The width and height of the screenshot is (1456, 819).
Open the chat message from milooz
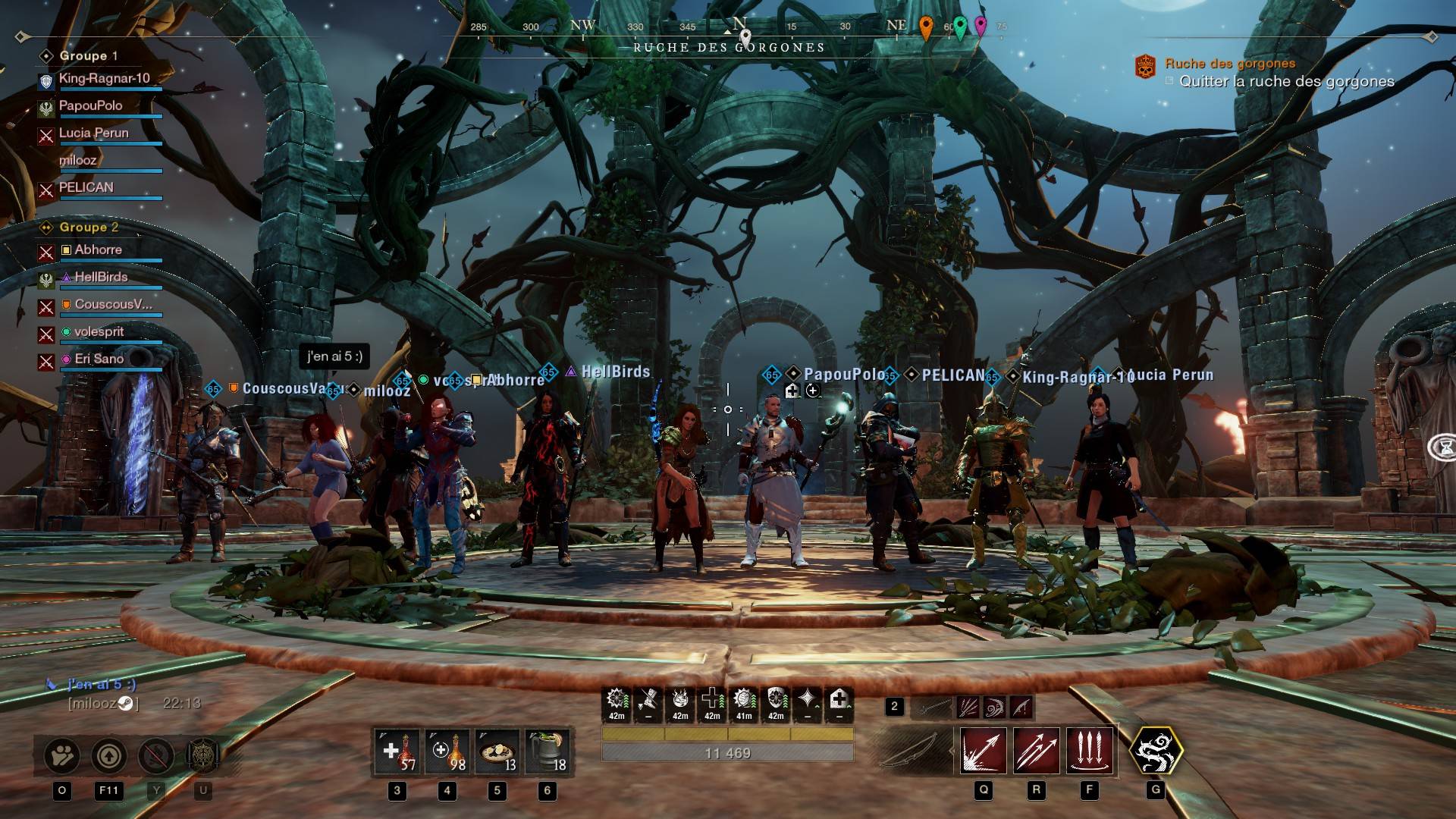(102, 684)
